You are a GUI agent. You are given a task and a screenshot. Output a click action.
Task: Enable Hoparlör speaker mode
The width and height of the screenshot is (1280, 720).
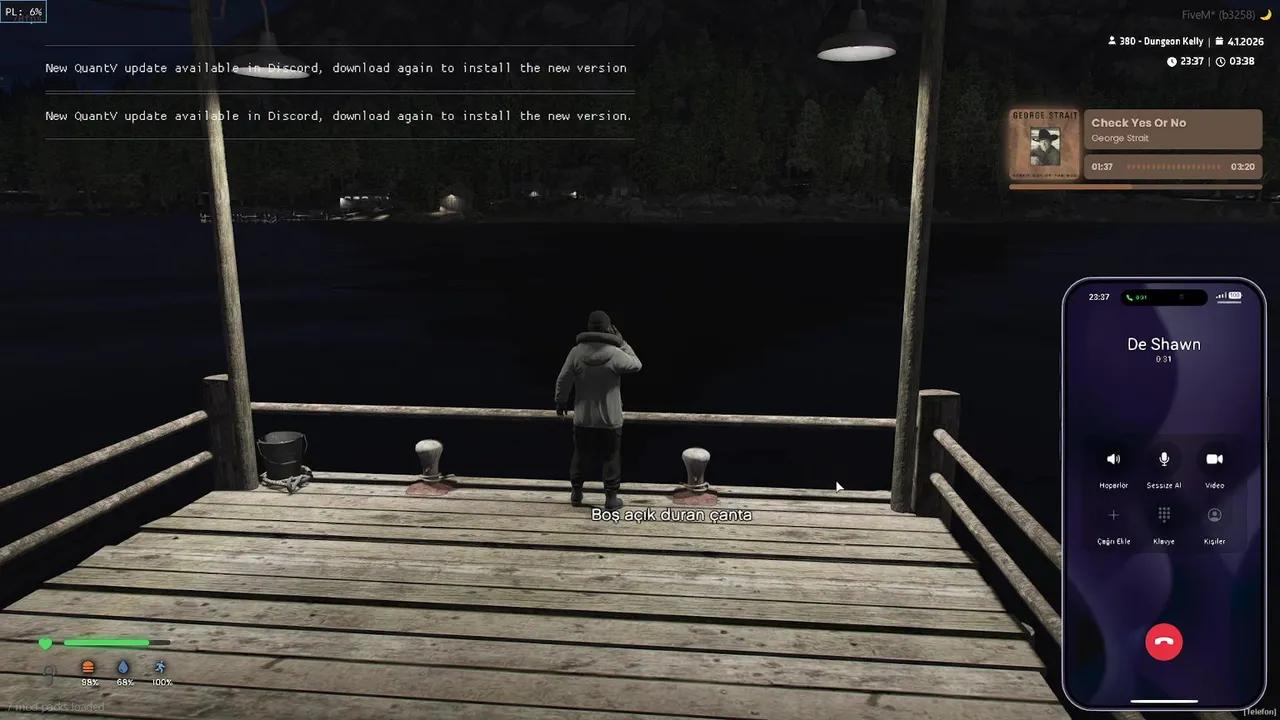coord(1113,459)
